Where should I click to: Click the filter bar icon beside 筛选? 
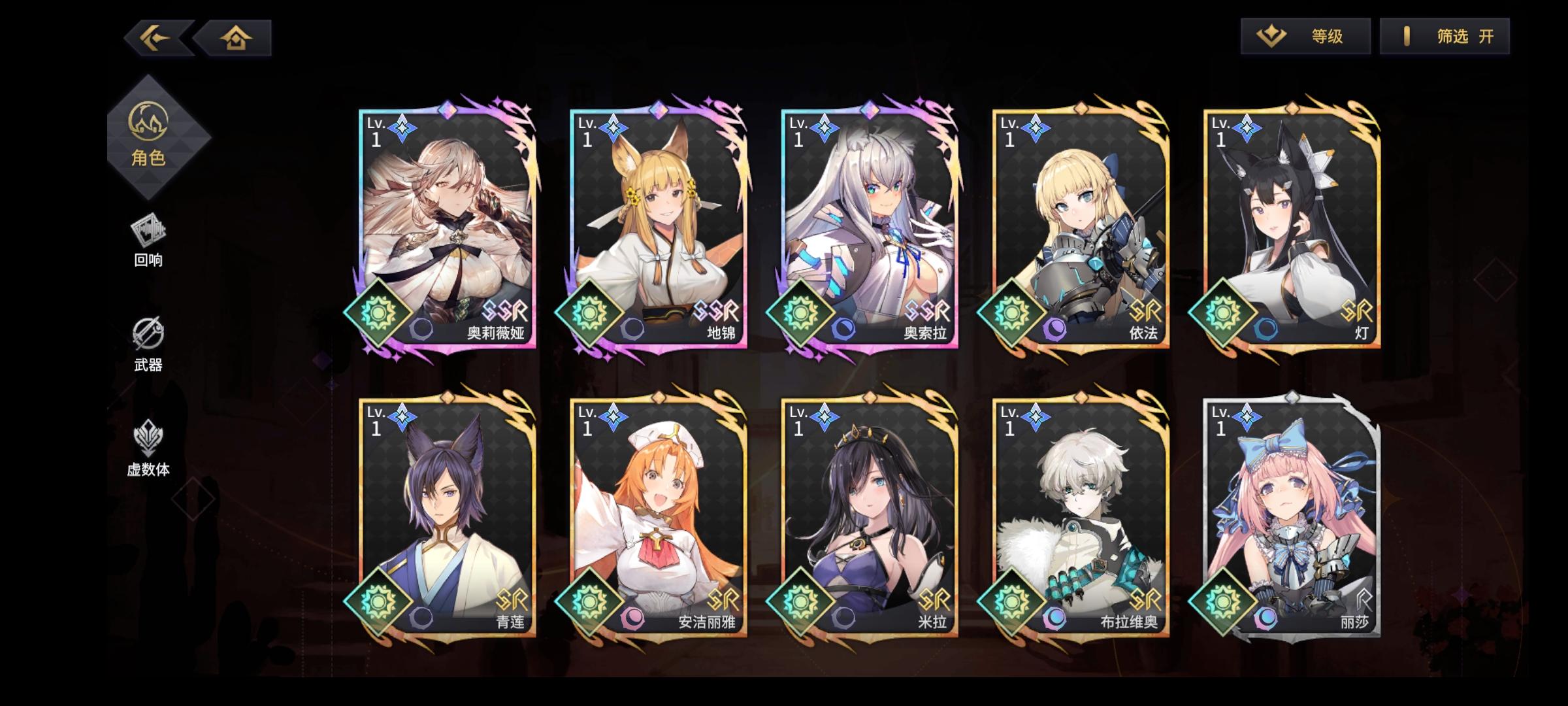[x=1408, y=37]
